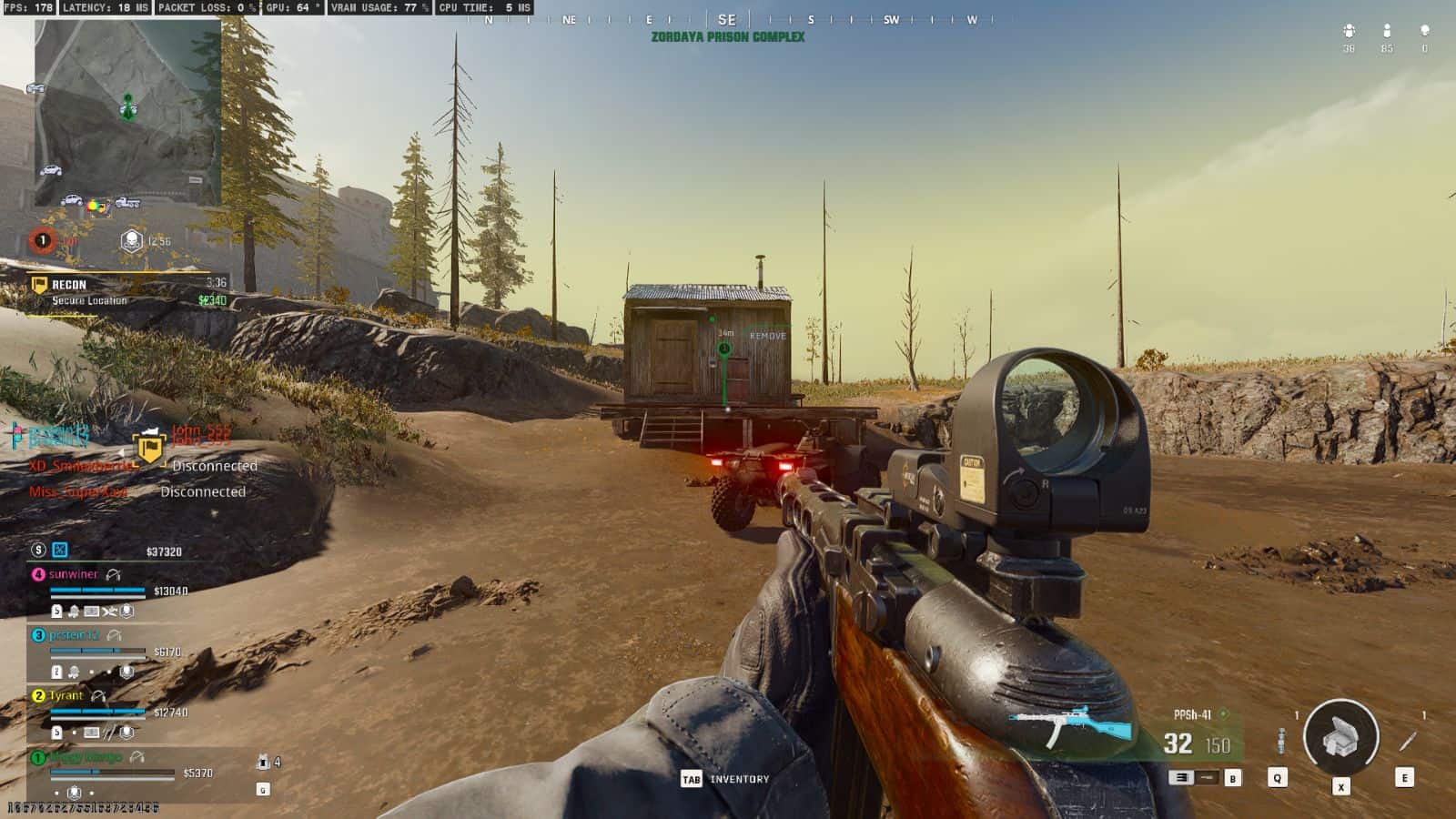Click the compass bar SE heading

(x=726, y=19)
